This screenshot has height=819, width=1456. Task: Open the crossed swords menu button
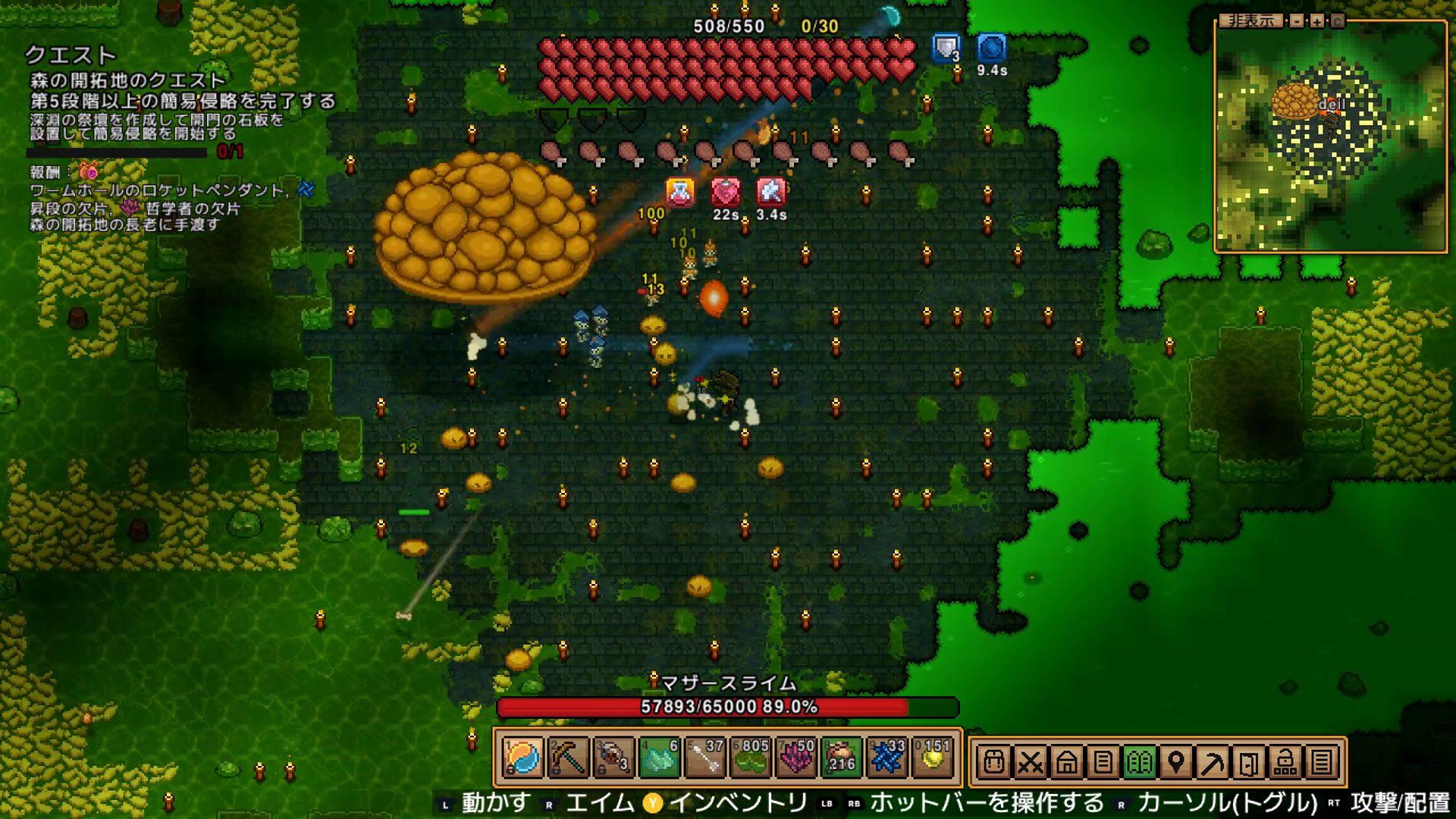[1030, 762]
